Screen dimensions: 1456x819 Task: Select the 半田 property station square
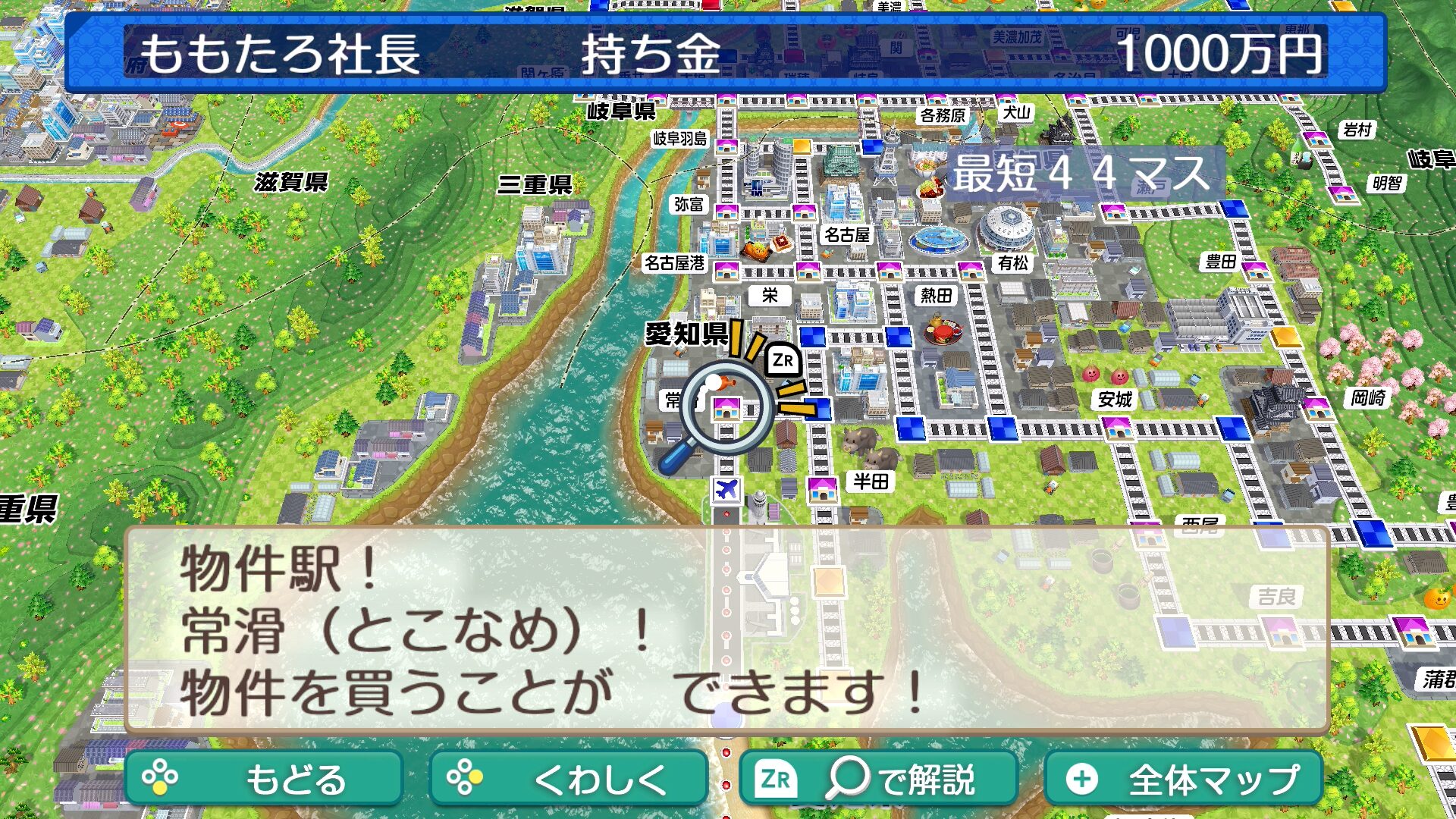point(822,489)
